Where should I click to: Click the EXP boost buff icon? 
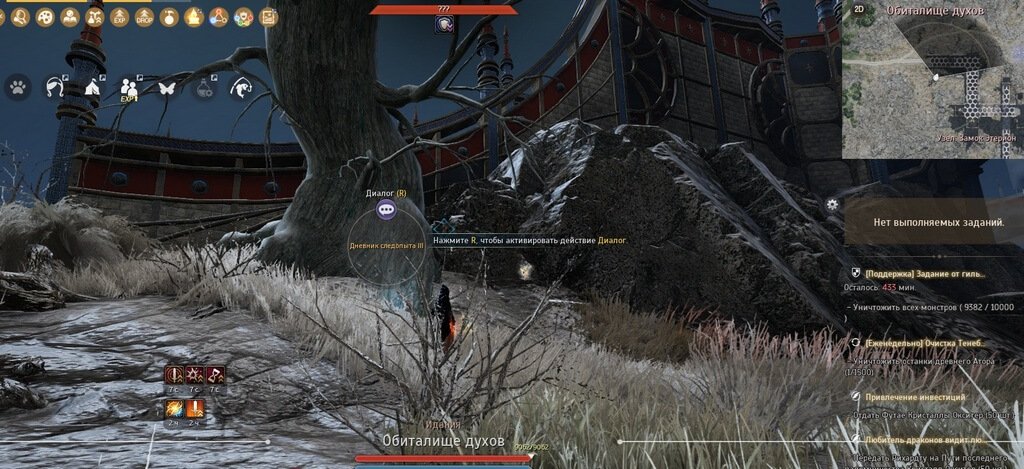[119, 17]
